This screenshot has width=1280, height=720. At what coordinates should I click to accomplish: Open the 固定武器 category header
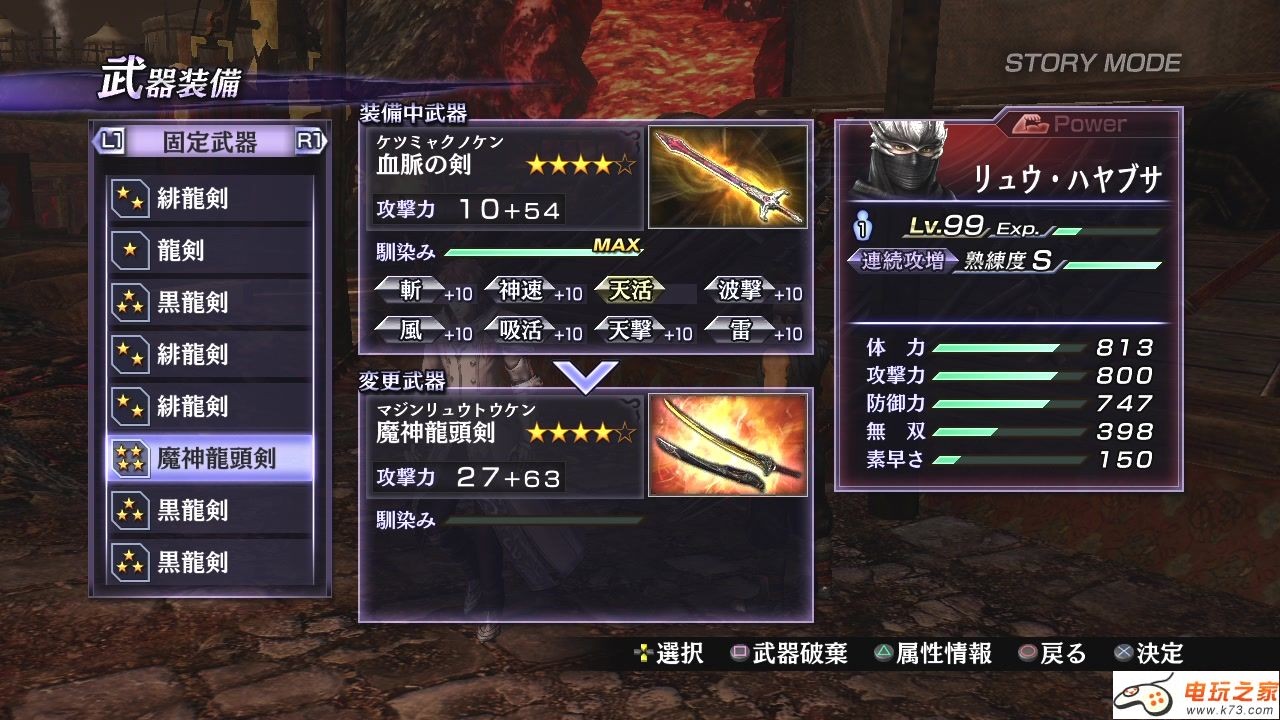click(x=210, y=142)
